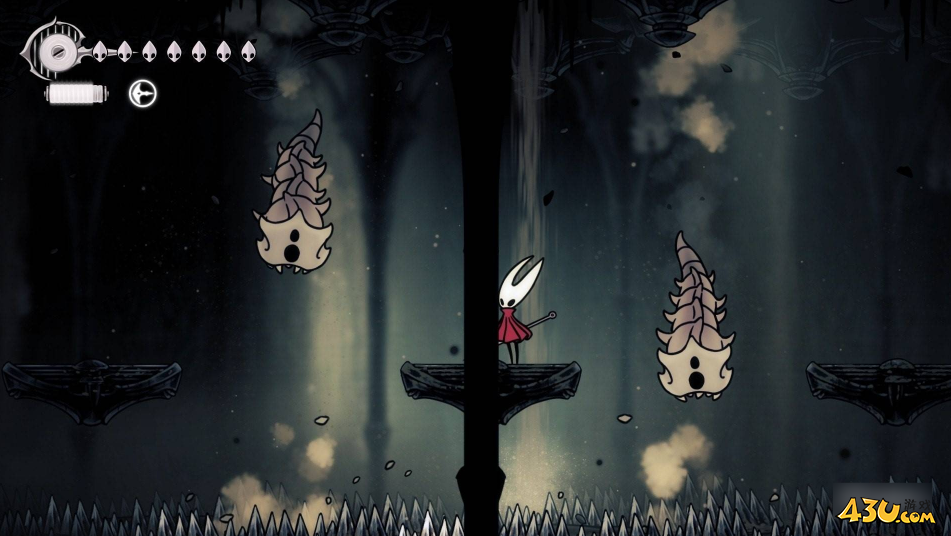Screen dimensions: 951x536
Task: Select the circular dart tool icon
Action: [x=143, y=94]
